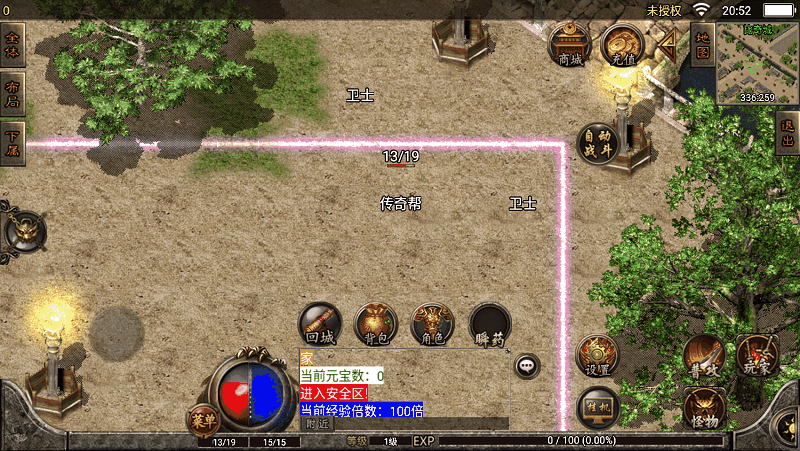The image size is (800, 451).
Task: Tap the 退出 exit button
Action: 788,132
